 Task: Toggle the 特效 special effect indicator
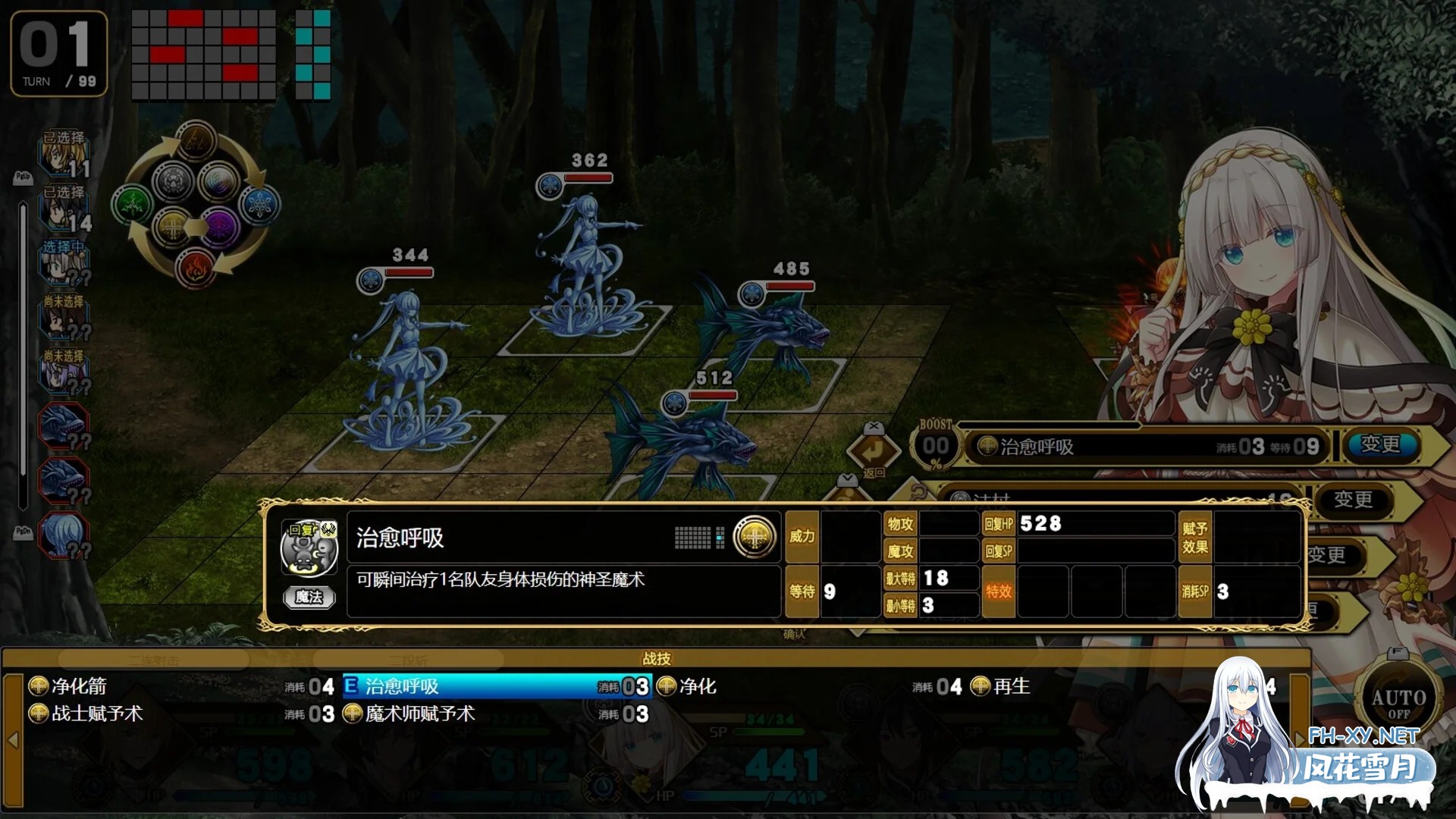[x=999, y=591]
